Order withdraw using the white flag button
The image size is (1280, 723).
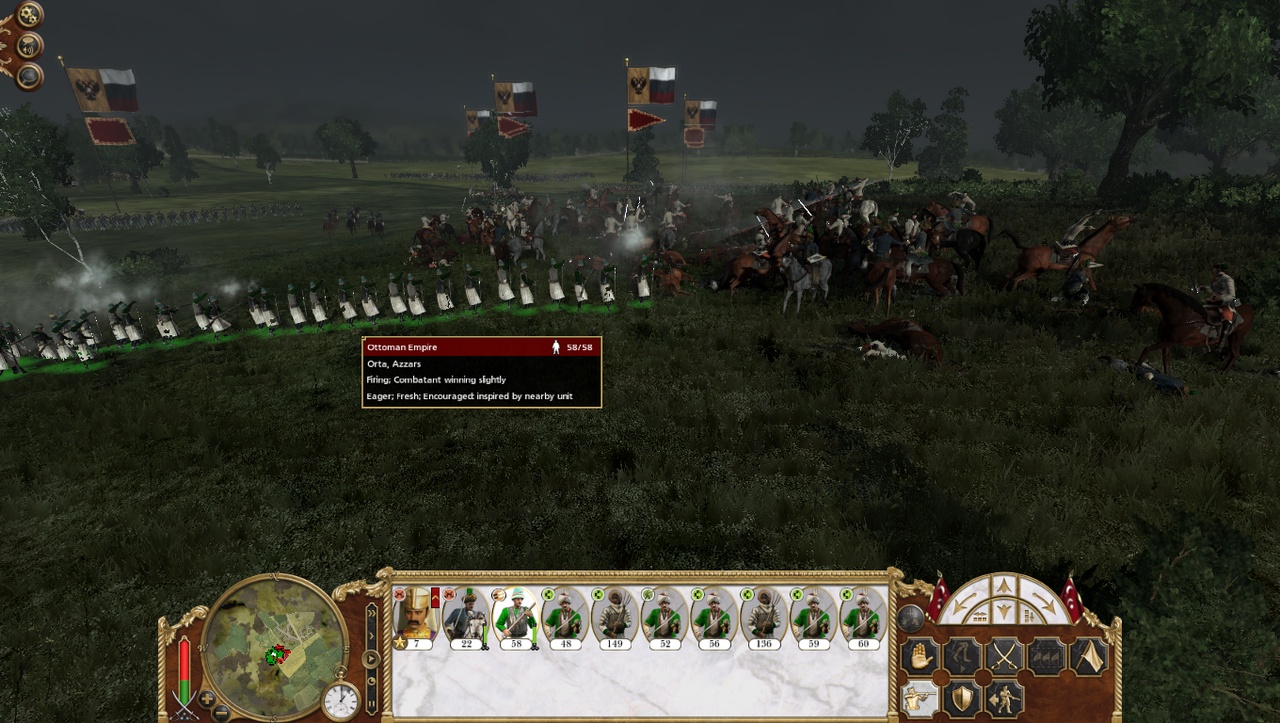pyautogui.click(x=1088, y=657)
